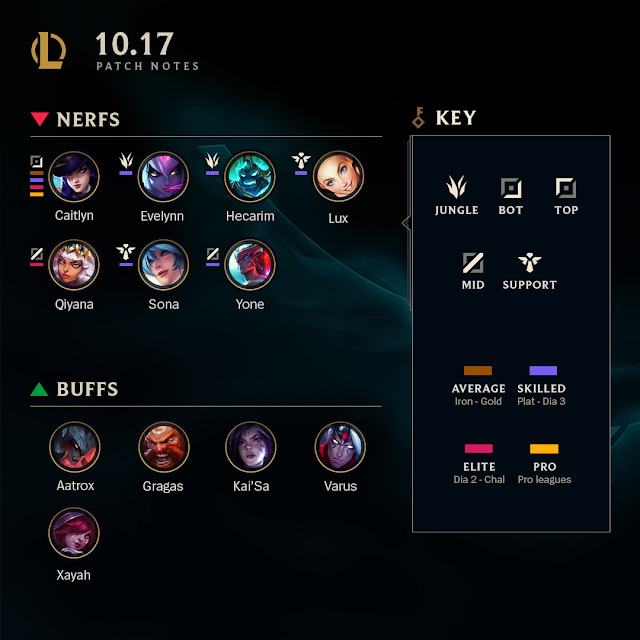Choose the Gragas portrait

click(x=163, y=447)
